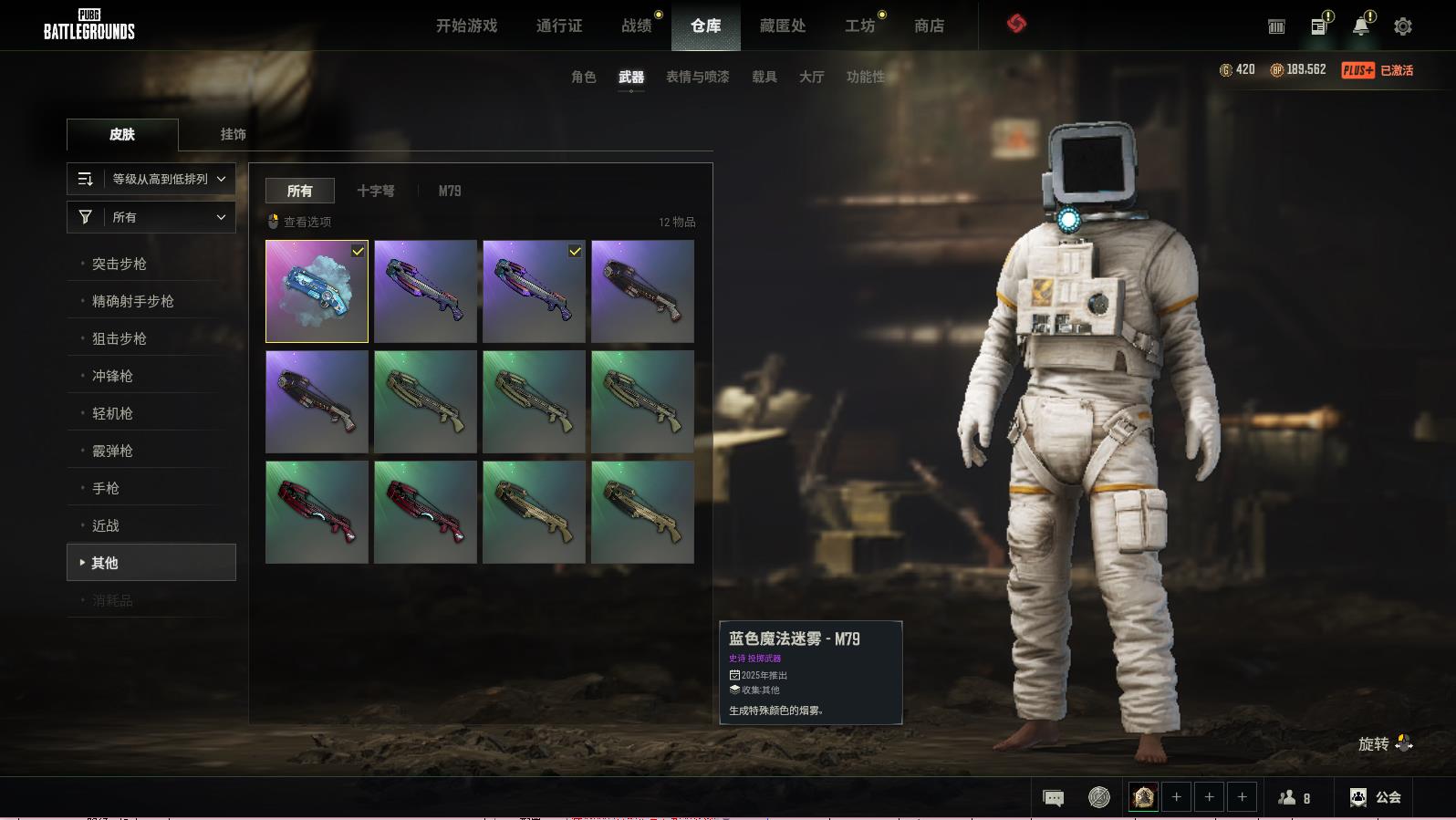Screen dimensions: 1456x820
Task: Select the 载具 vehicle sub-tab
Action: click(764, 77)
